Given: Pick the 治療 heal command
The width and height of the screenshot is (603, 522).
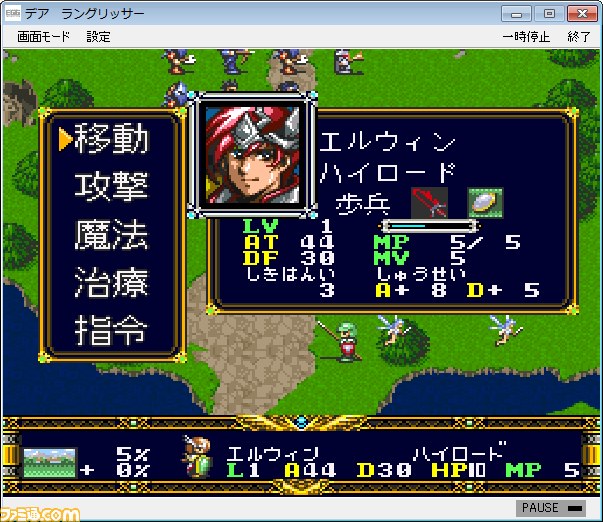Looking at the screenshot, I should [111, 282].
